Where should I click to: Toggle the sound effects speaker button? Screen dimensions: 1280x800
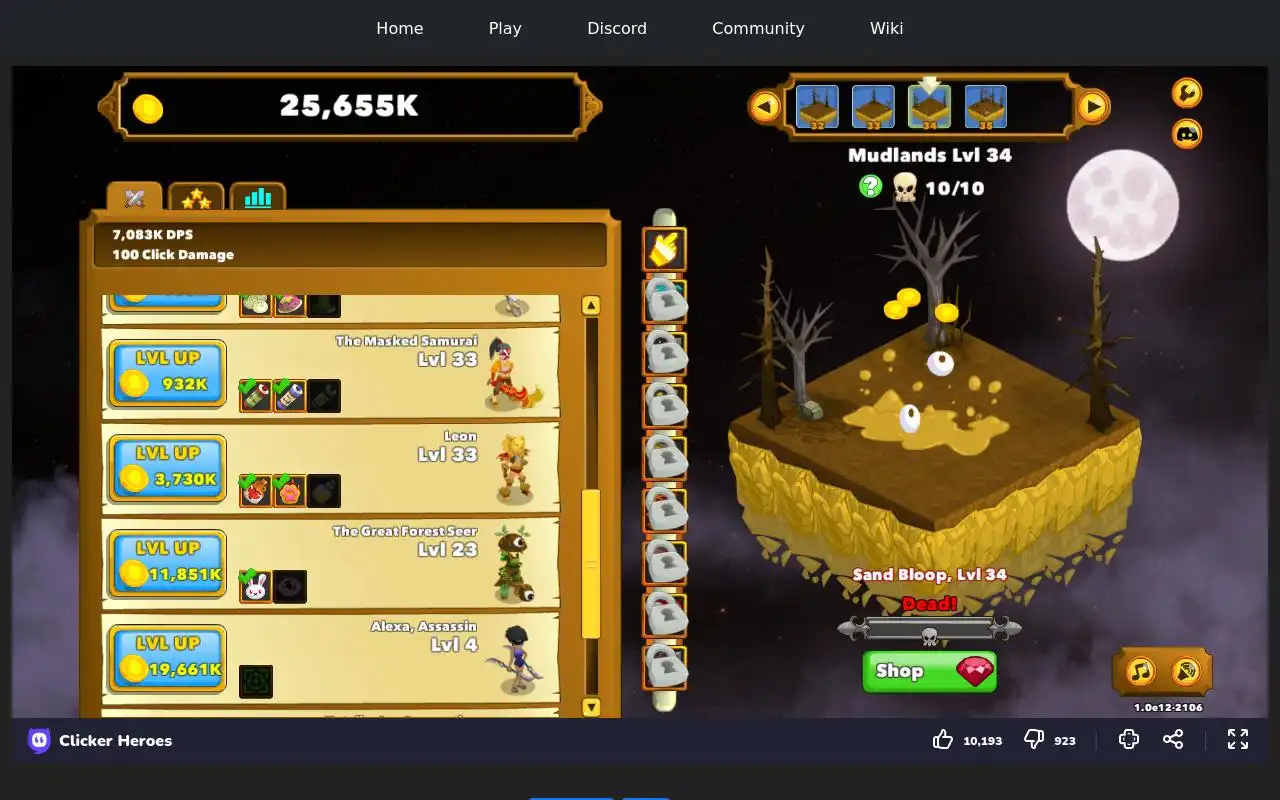(x=1186, y=671)
